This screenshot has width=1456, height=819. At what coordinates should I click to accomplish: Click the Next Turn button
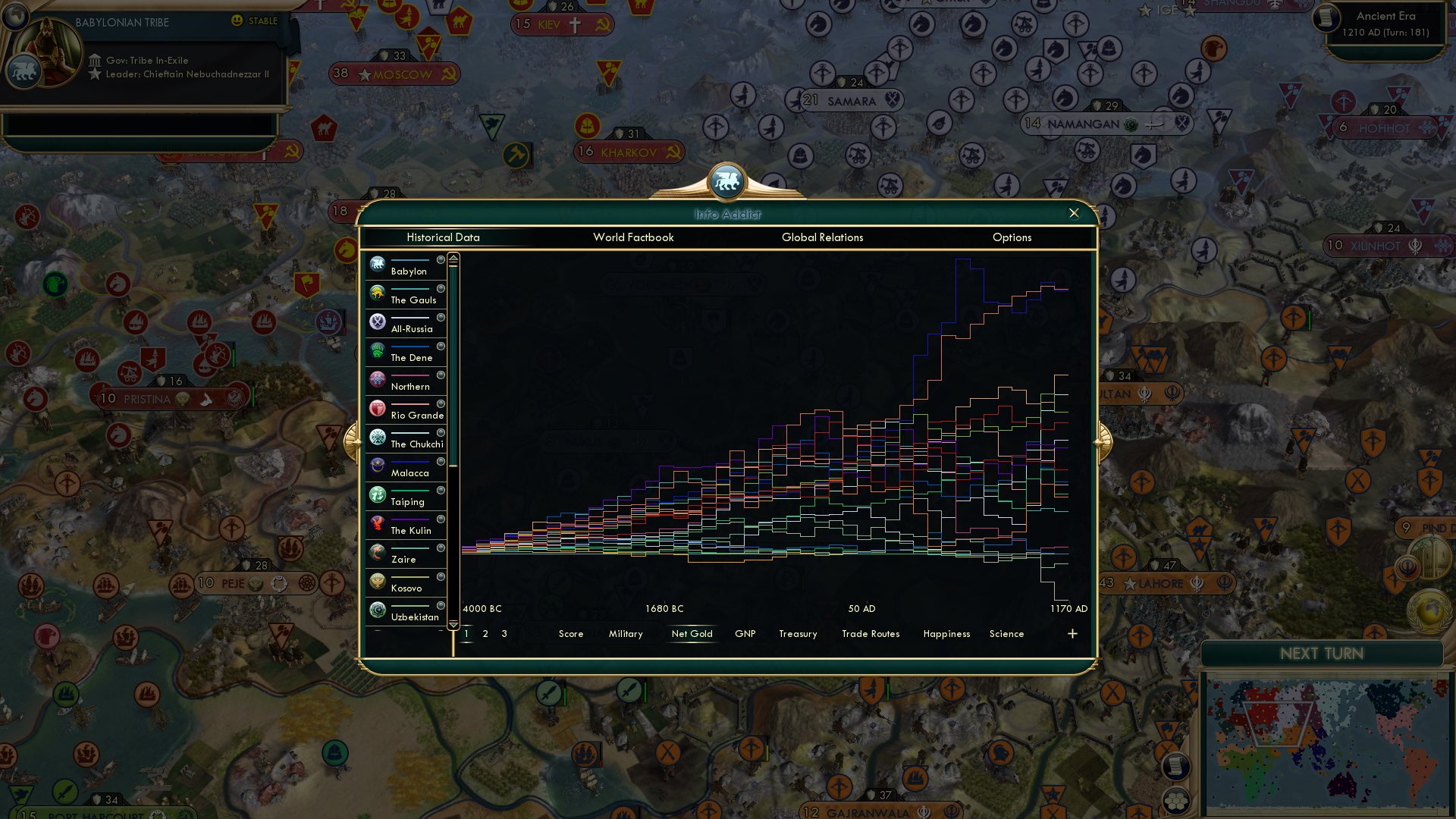click(x=1323, y=654)
